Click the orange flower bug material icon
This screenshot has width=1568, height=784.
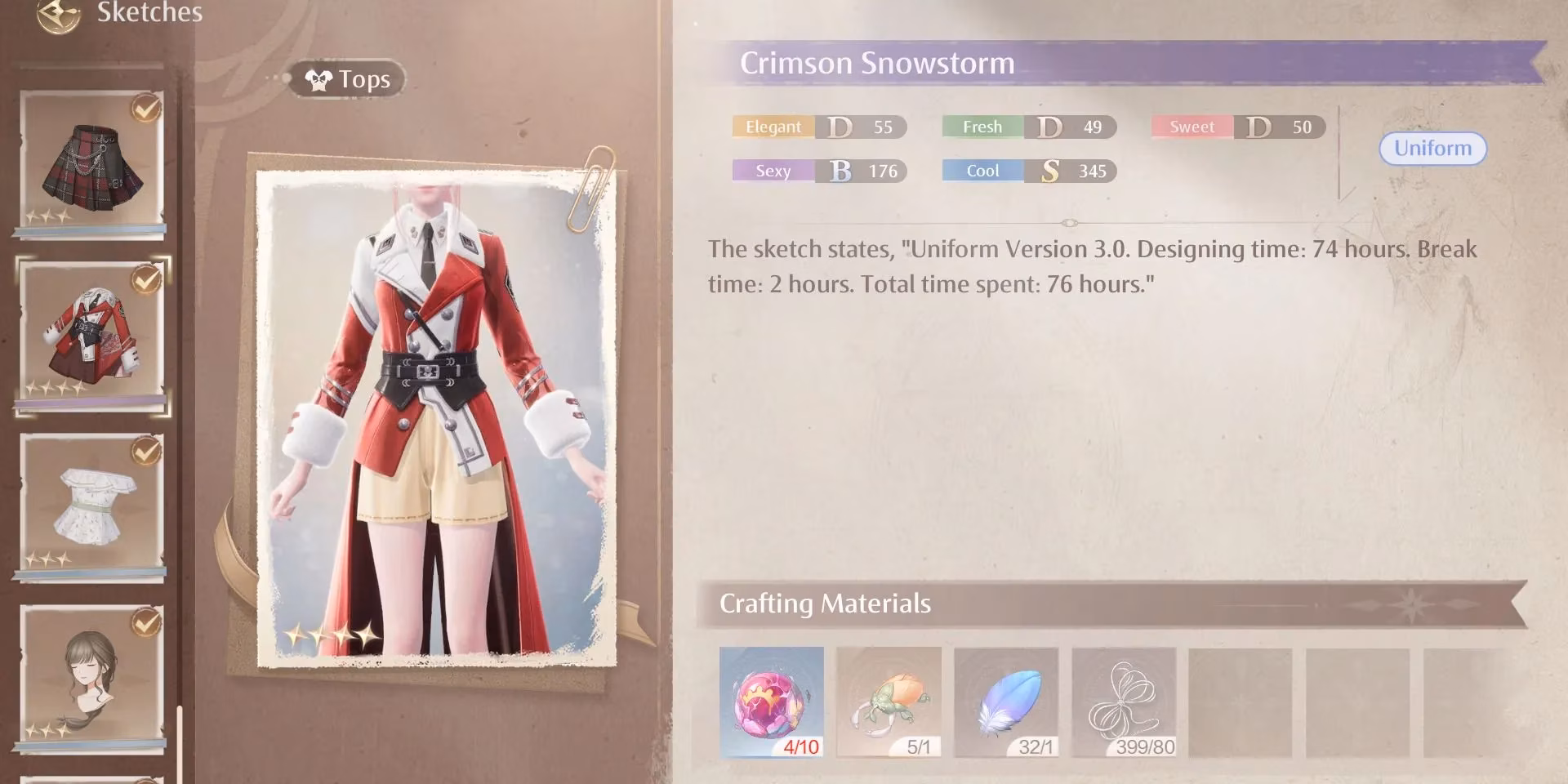pyautogui.click(x=889, y=702)
